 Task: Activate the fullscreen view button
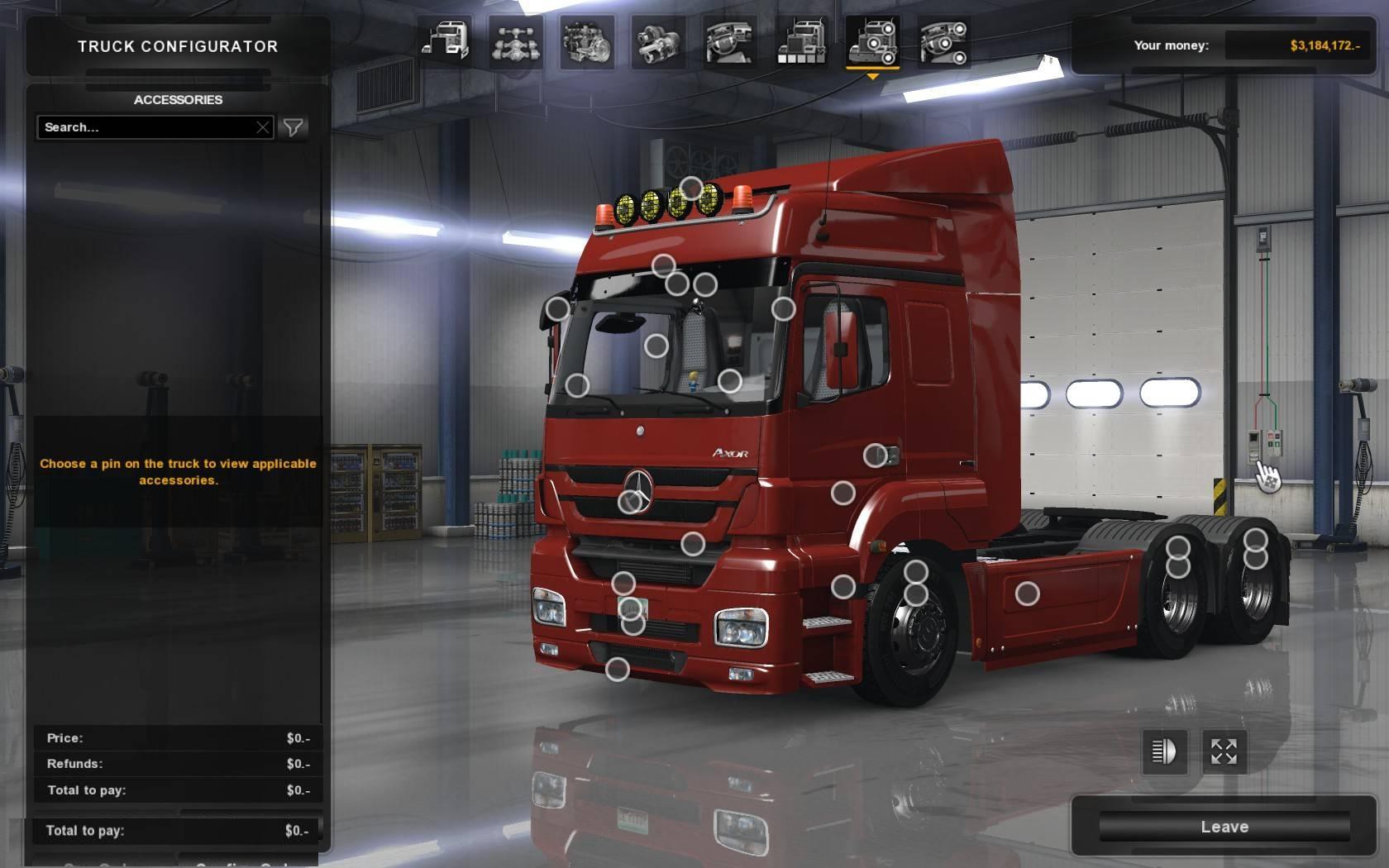click(1224, 751)
